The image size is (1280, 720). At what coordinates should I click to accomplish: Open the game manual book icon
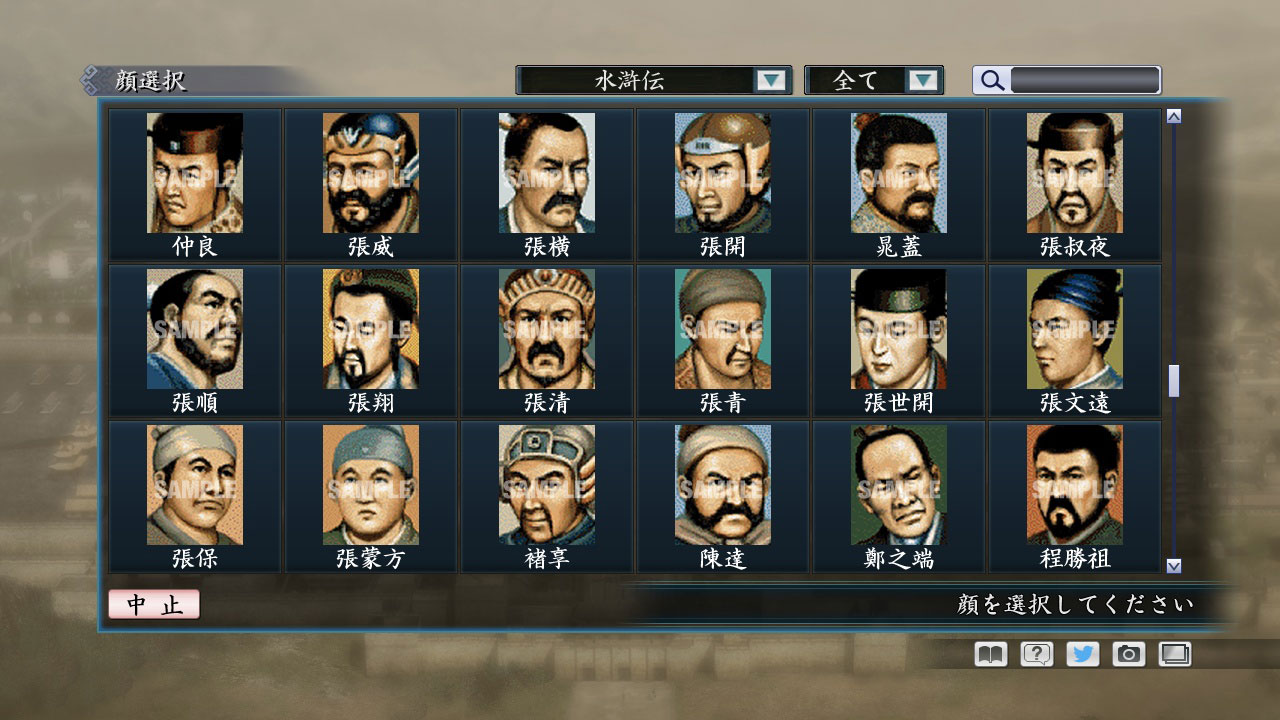coord(988,653)
